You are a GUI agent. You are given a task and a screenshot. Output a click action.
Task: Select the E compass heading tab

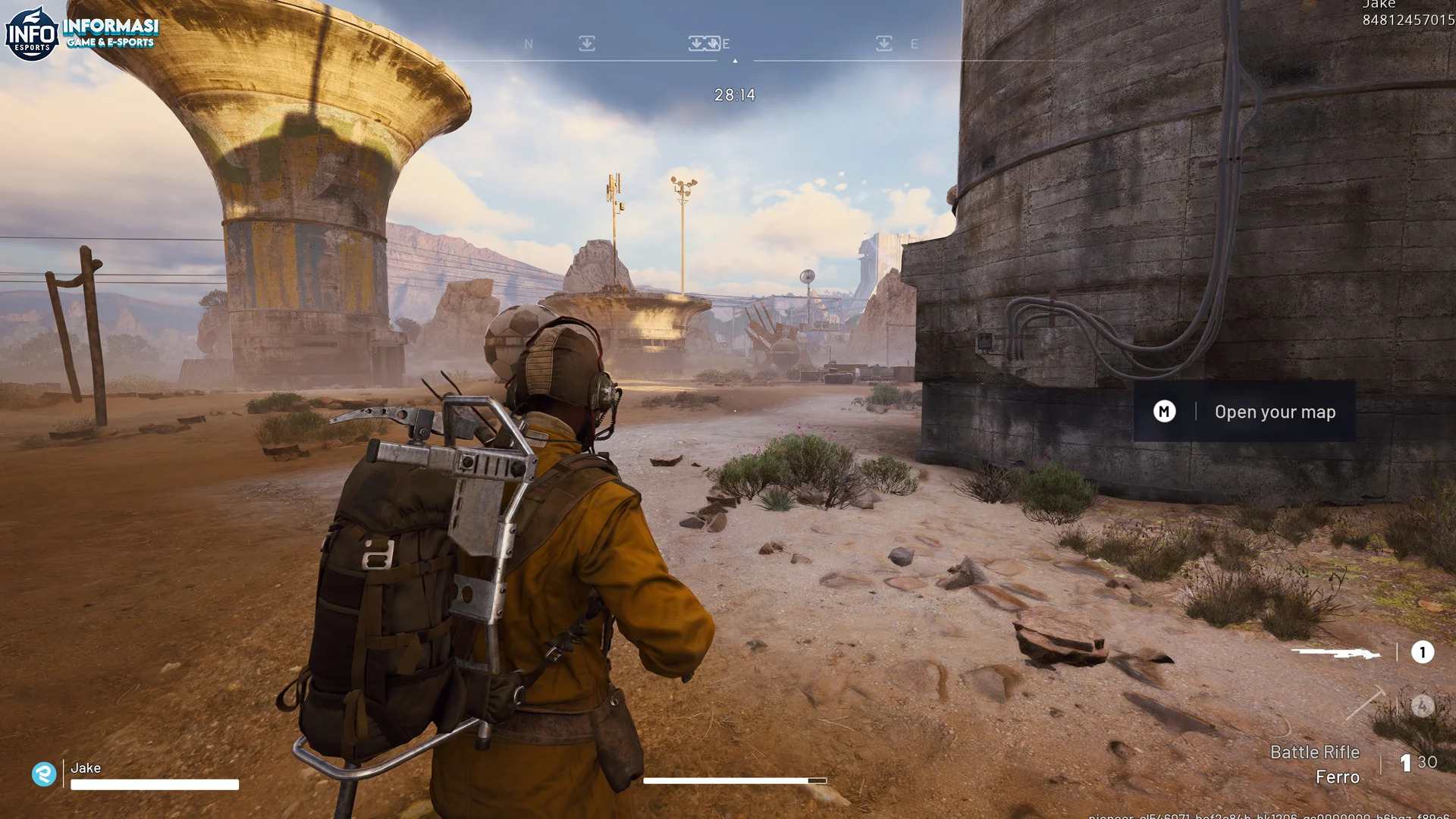[914, 43]
